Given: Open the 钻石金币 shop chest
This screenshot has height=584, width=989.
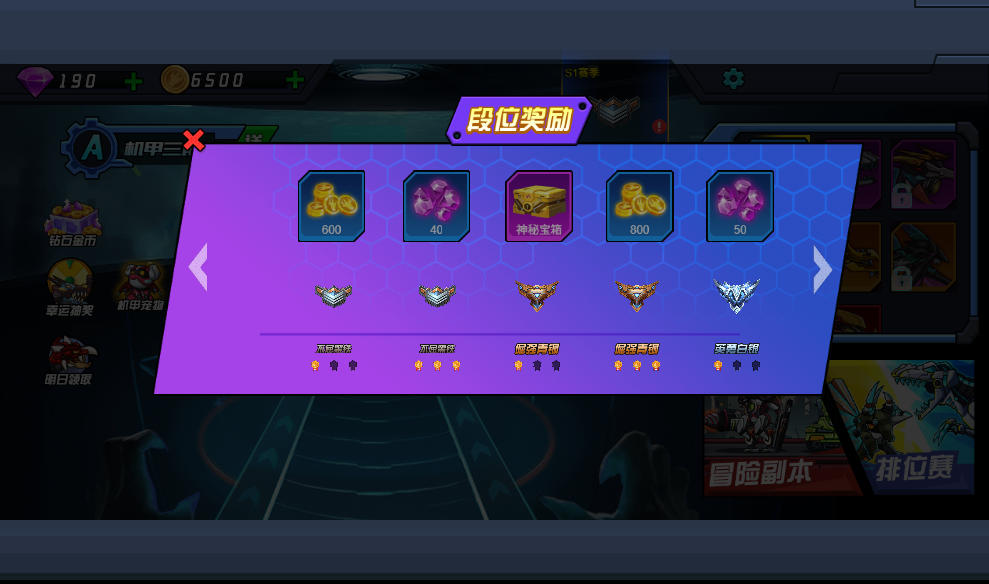Looking at the screenshot, I should [72, 222].
